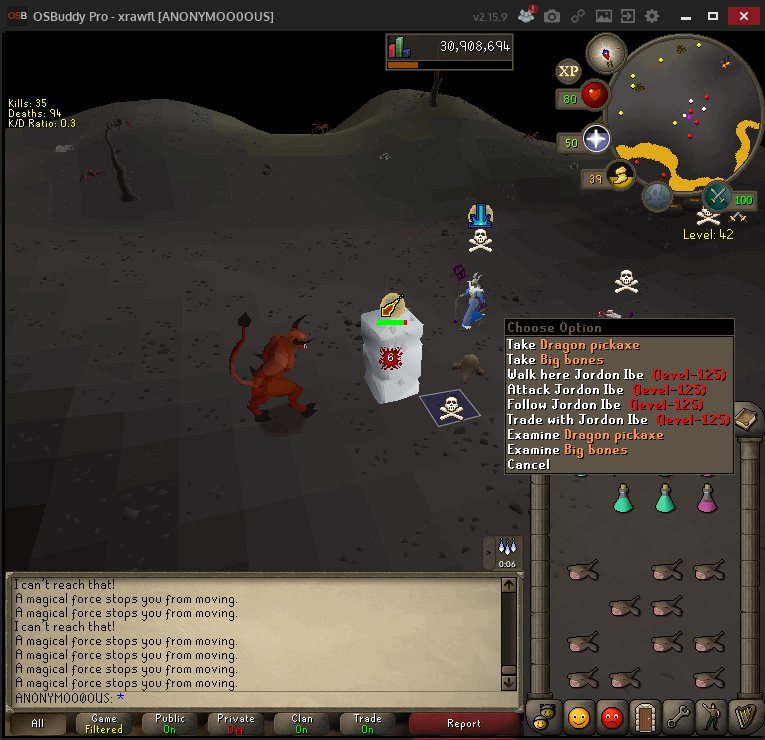Switch to the Game chat tab
This screenshot has height=740, width=765.
tap(103, 723)
